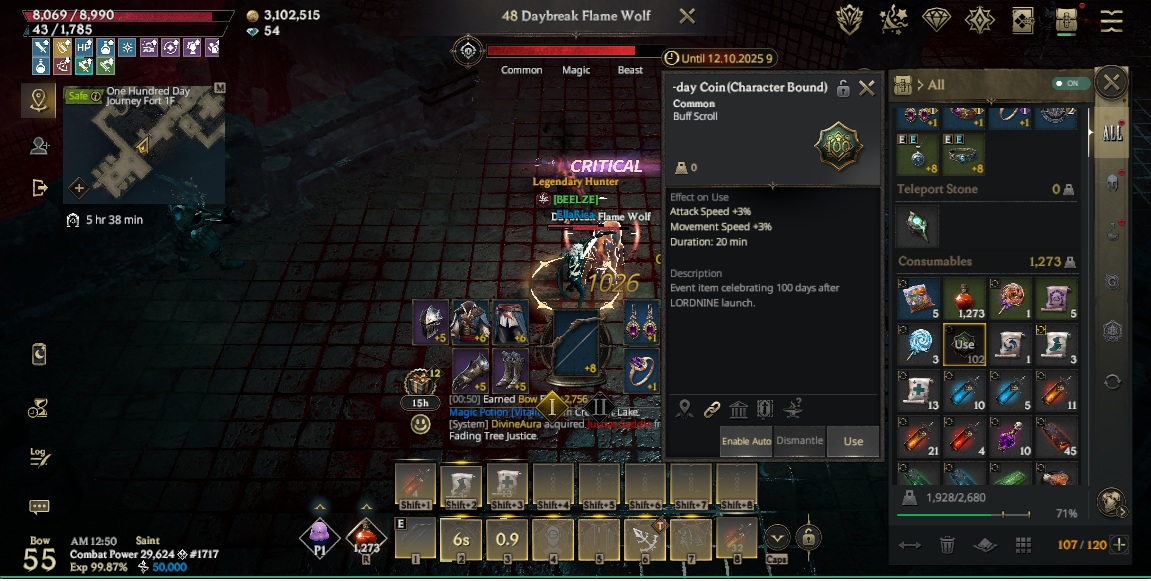Open the main hamburger menu
1151x581 pixels.
click(1111, 20)
